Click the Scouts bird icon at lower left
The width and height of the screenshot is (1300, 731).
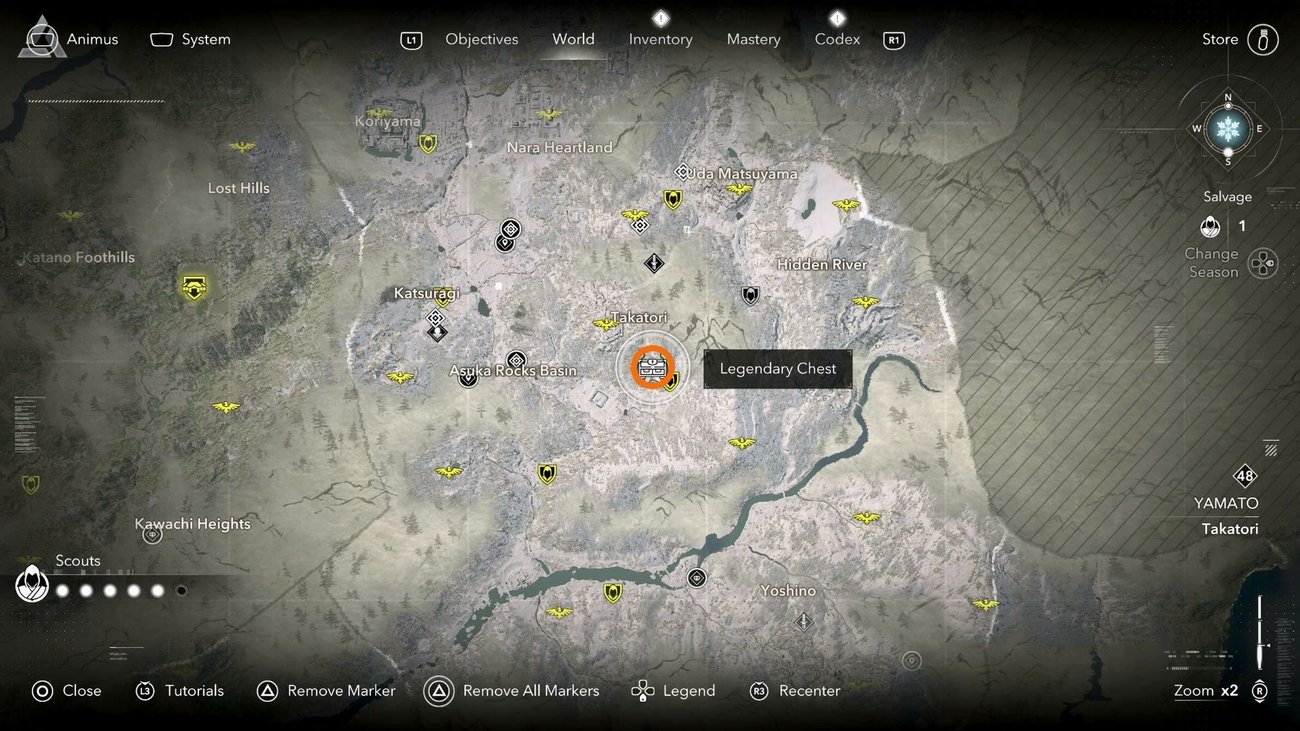point(32,584)
